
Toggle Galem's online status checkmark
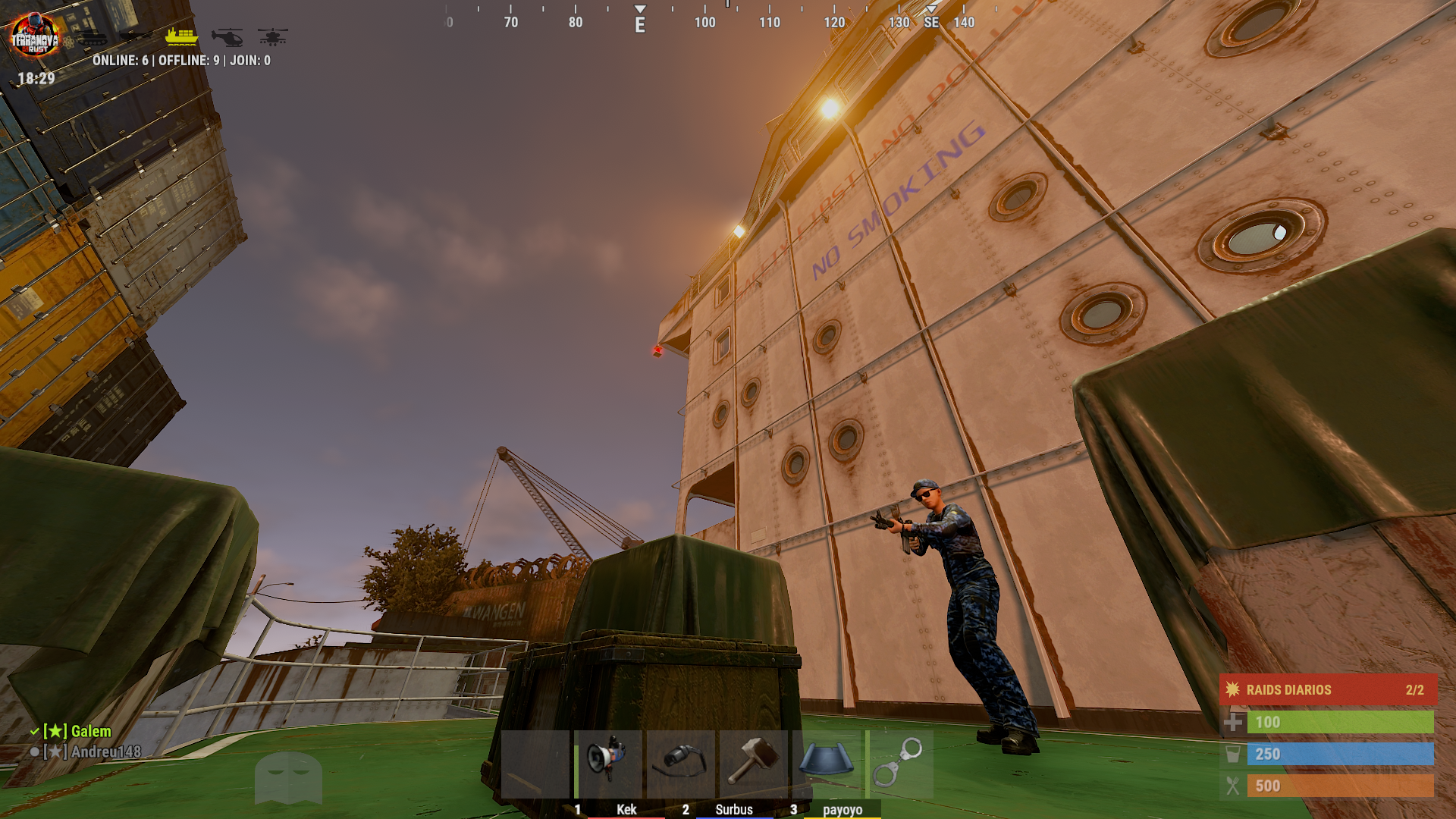(x=34, y=733)
